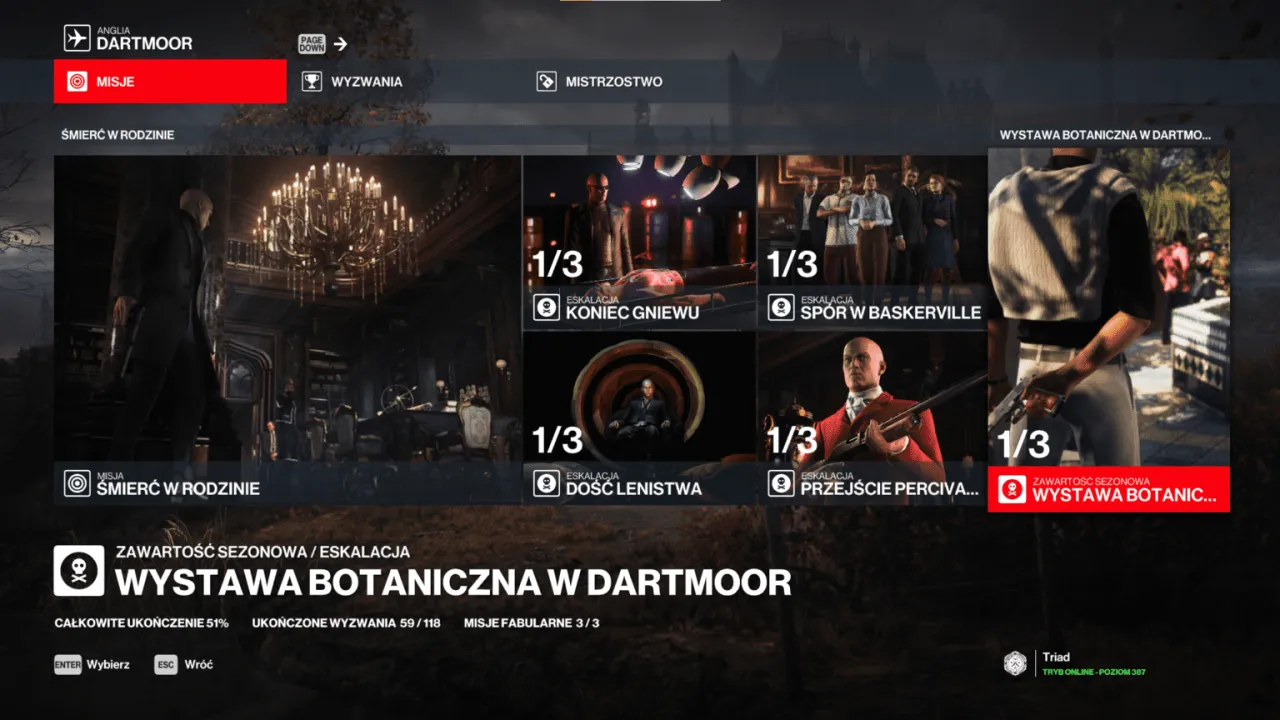Select the skull escalation icon on Dość Lenistwa
This screenshot has width=1280, height=720.
point(546,482)
